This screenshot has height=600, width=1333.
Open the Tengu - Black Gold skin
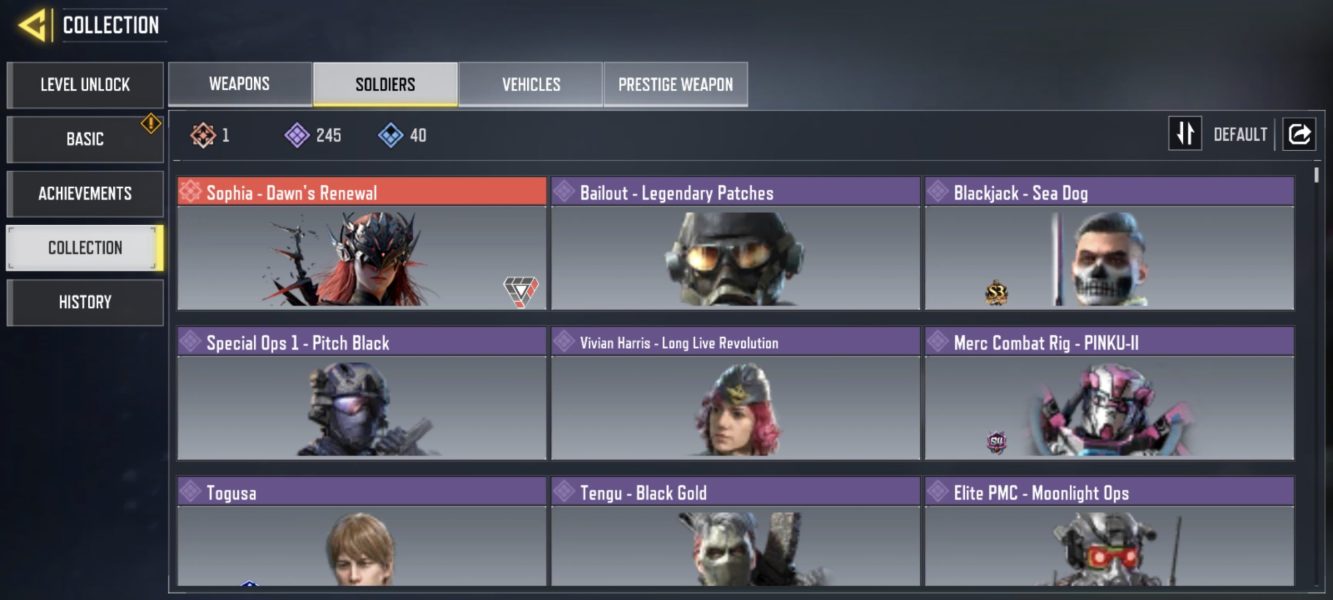(x=735, y=532)
